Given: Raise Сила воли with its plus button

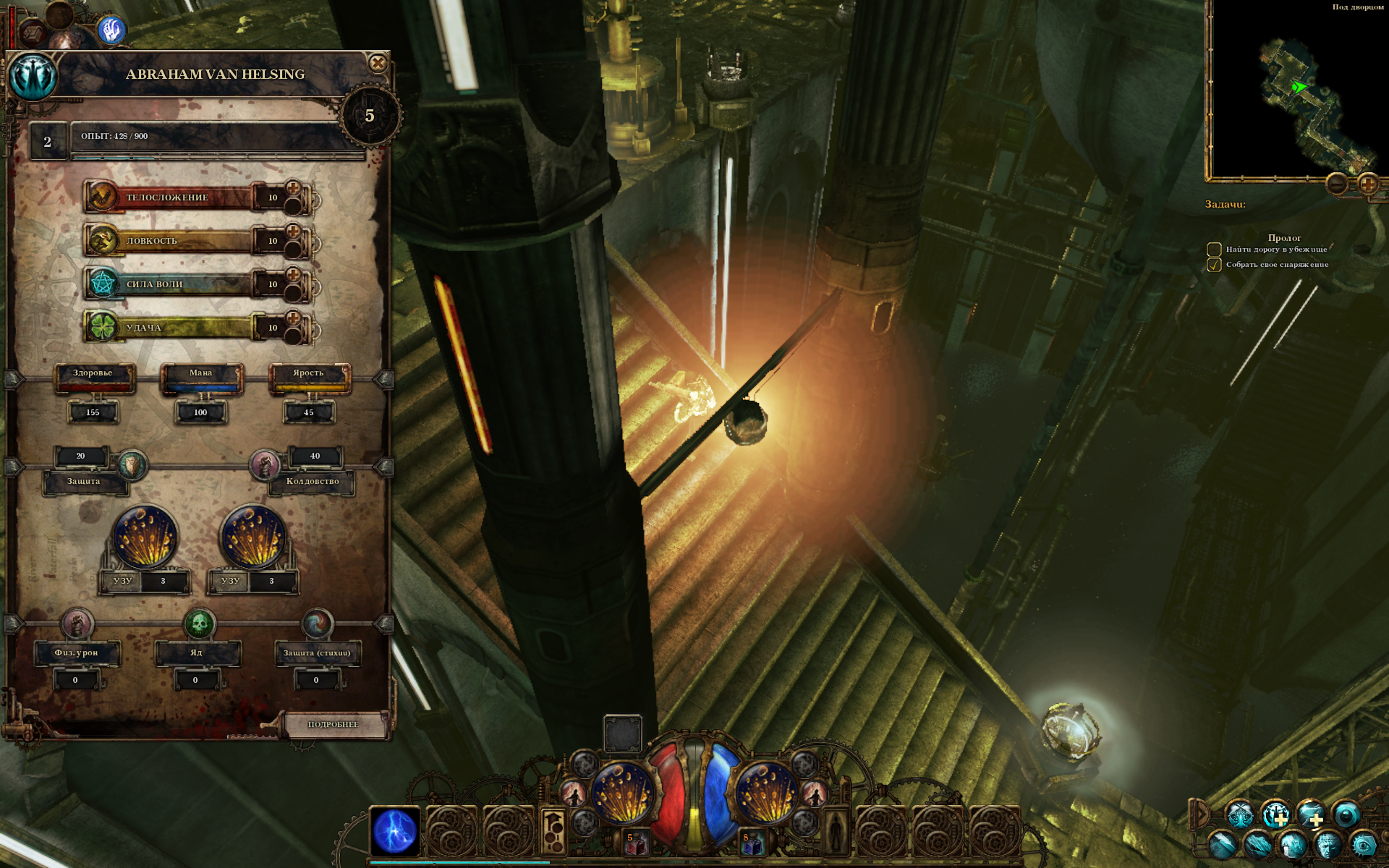Looking at the screenshot, I should click(x=293, y=276).
